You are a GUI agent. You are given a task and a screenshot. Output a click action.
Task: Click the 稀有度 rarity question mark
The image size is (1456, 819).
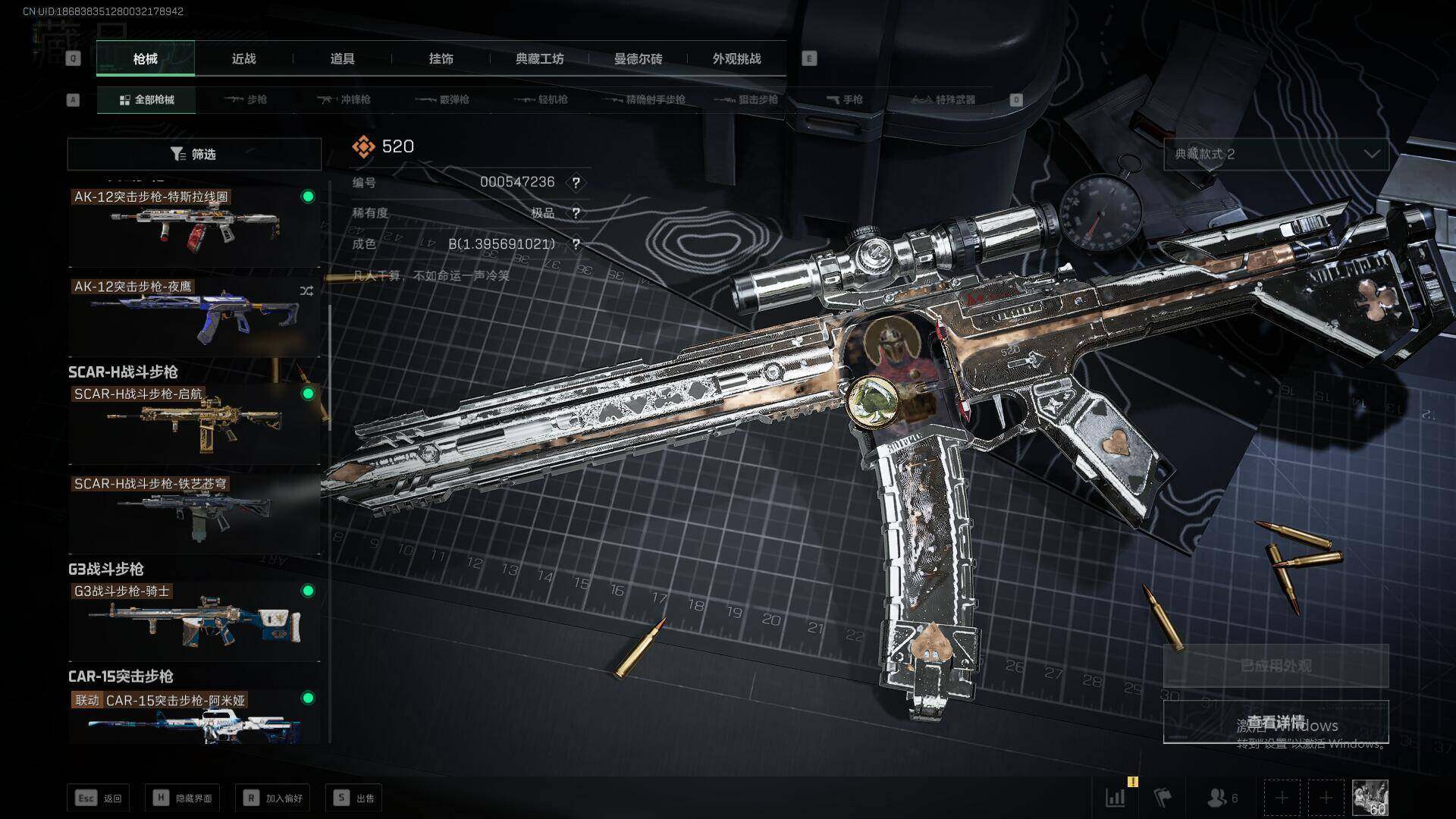[576, 213]
